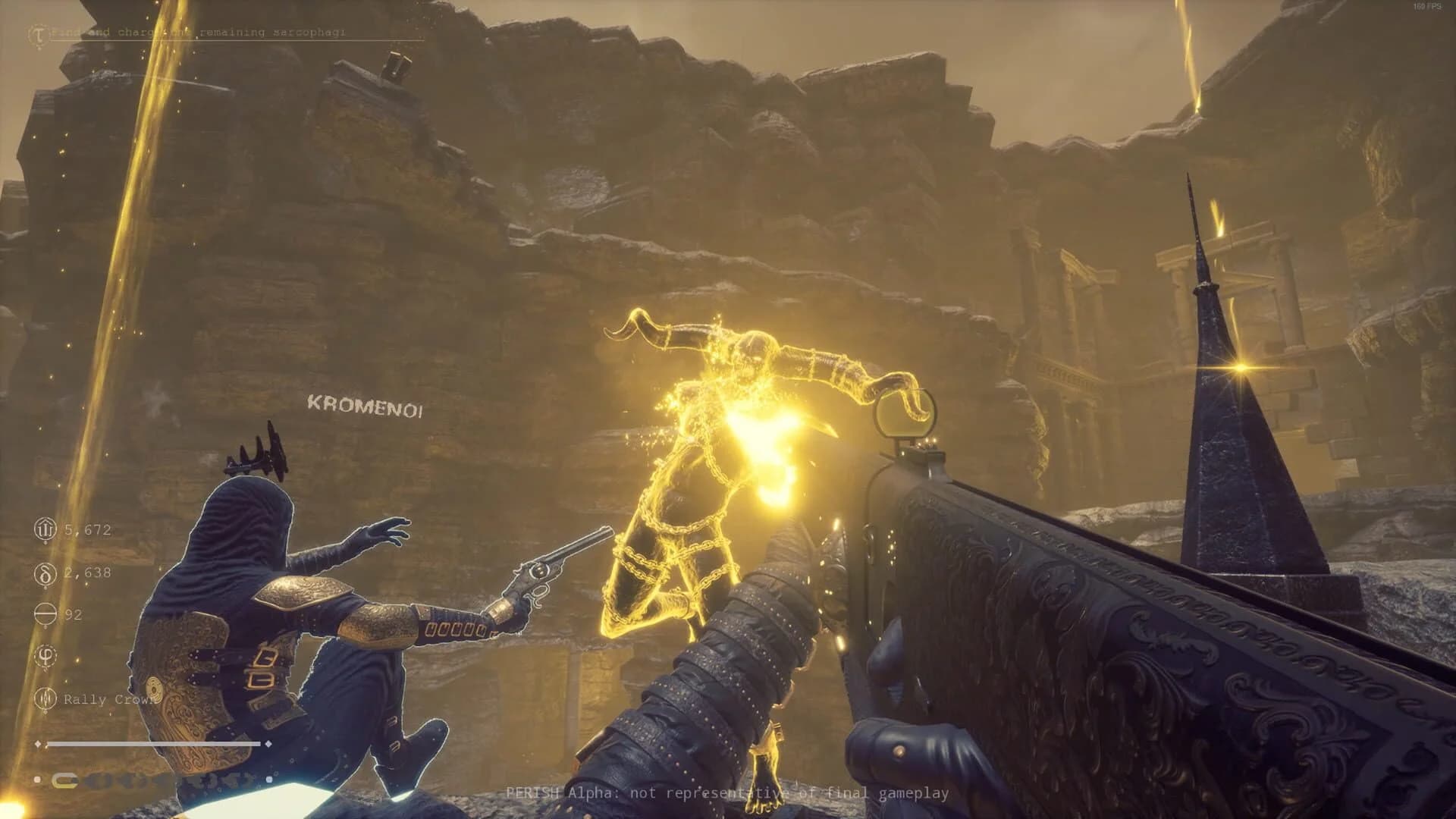Toggle the diamond marker left of the progress bar
Screen dimensions: 1456x819
39,745
